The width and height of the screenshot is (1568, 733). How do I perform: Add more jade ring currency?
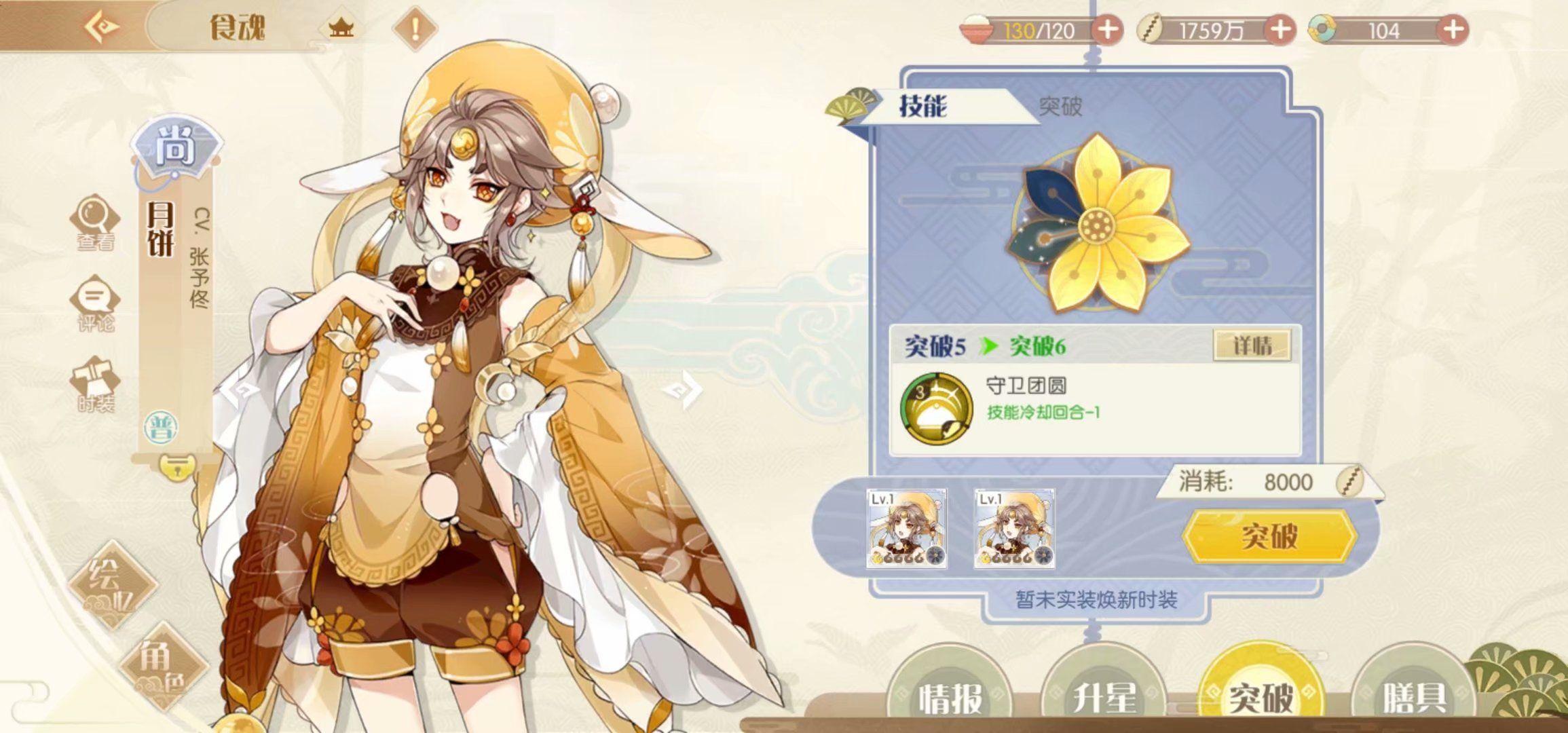(1453, 30)
